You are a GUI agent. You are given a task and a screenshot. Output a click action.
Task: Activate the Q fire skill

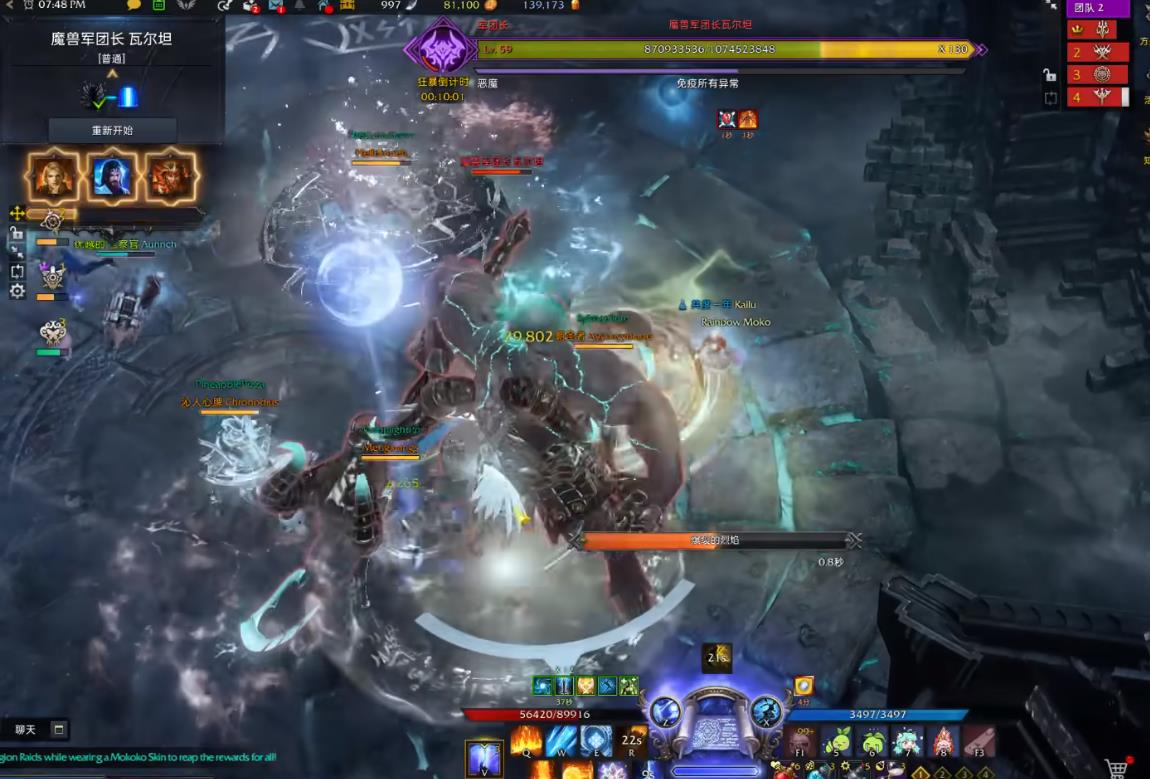pyautogui.click(x=526, y=741)
